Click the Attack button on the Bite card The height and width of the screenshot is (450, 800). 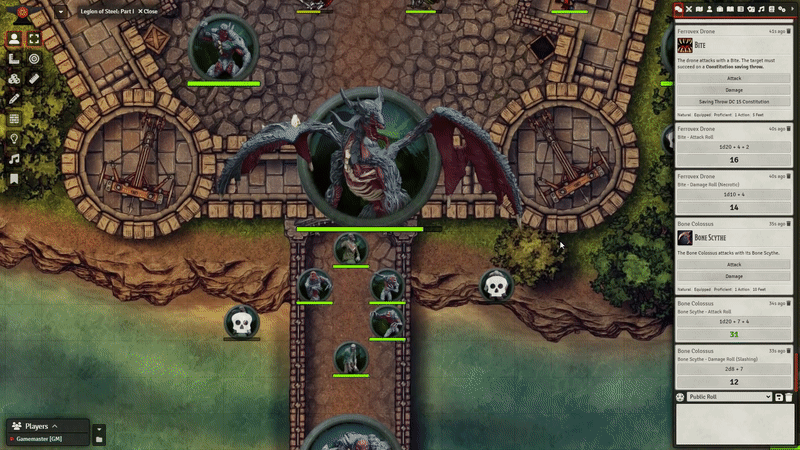734,77
